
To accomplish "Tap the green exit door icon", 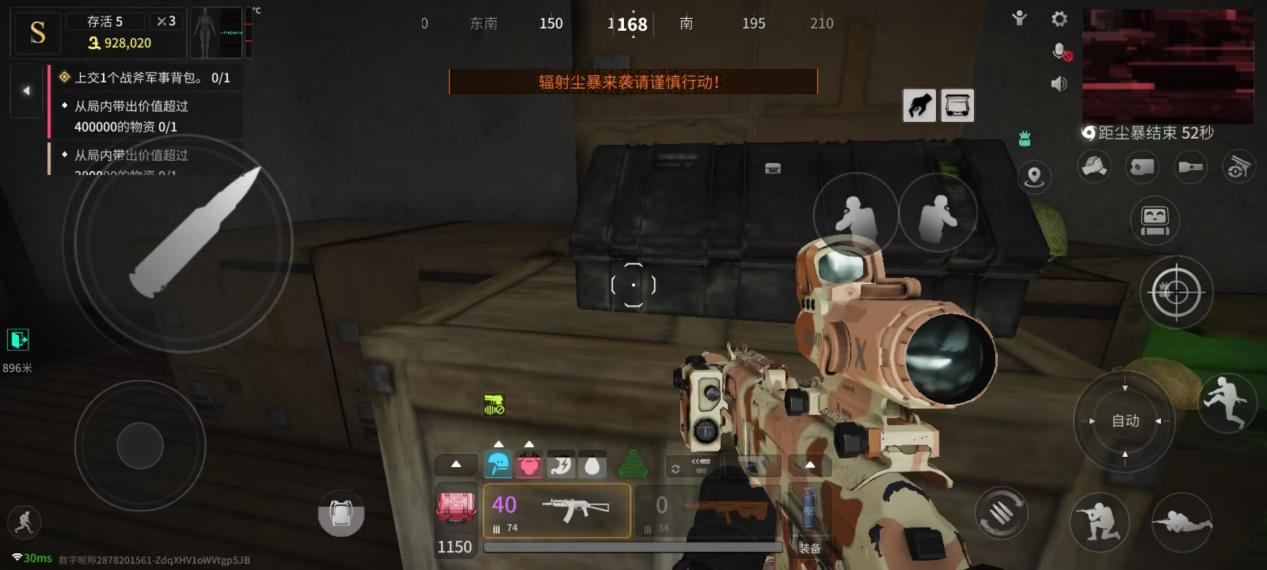I will 18,340.
